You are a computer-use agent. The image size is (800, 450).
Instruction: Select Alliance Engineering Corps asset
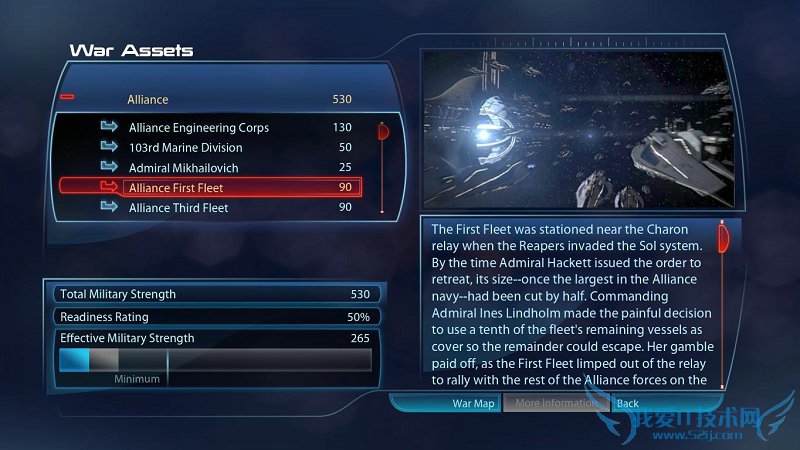198,128
